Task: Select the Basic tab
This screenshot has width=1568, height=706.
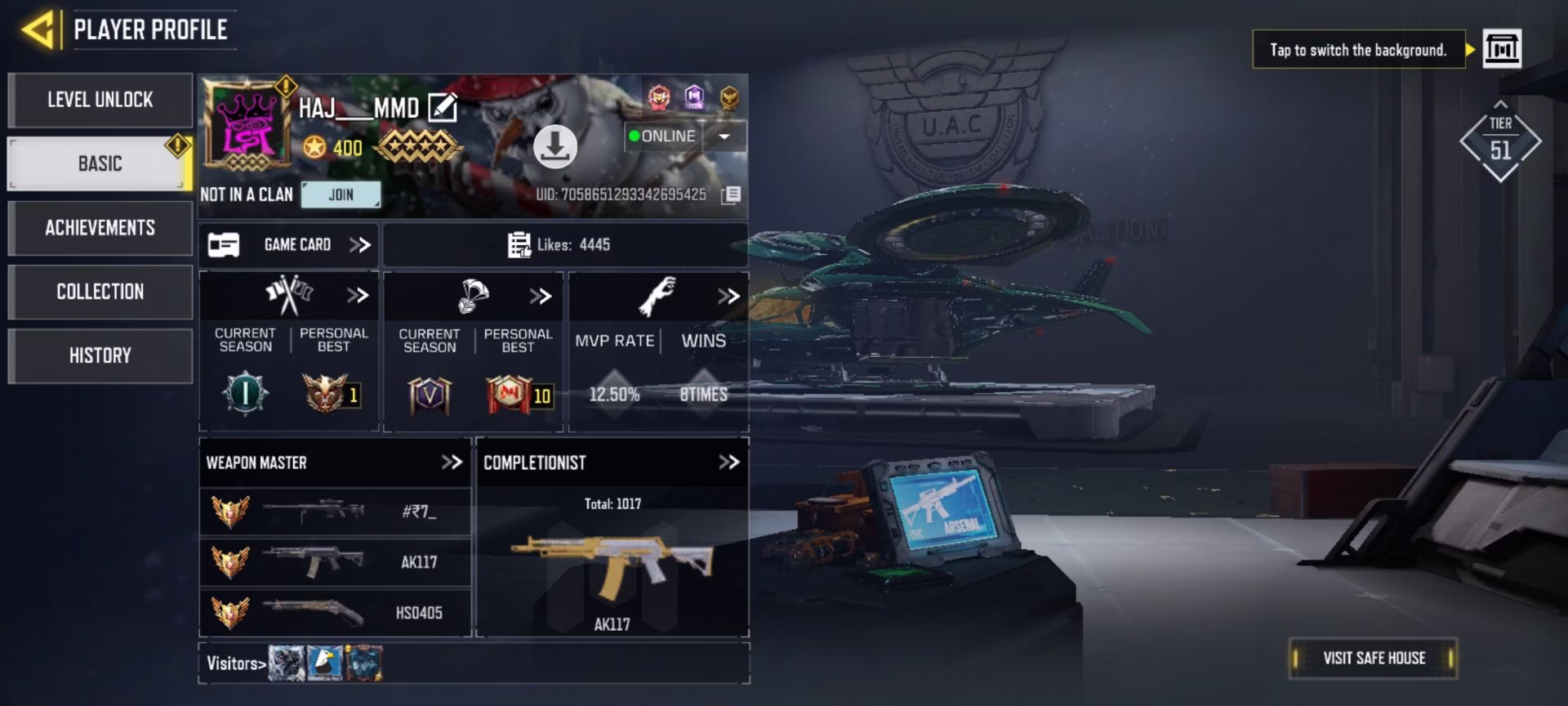Action: pyautogui.click(x=100, y=163)
